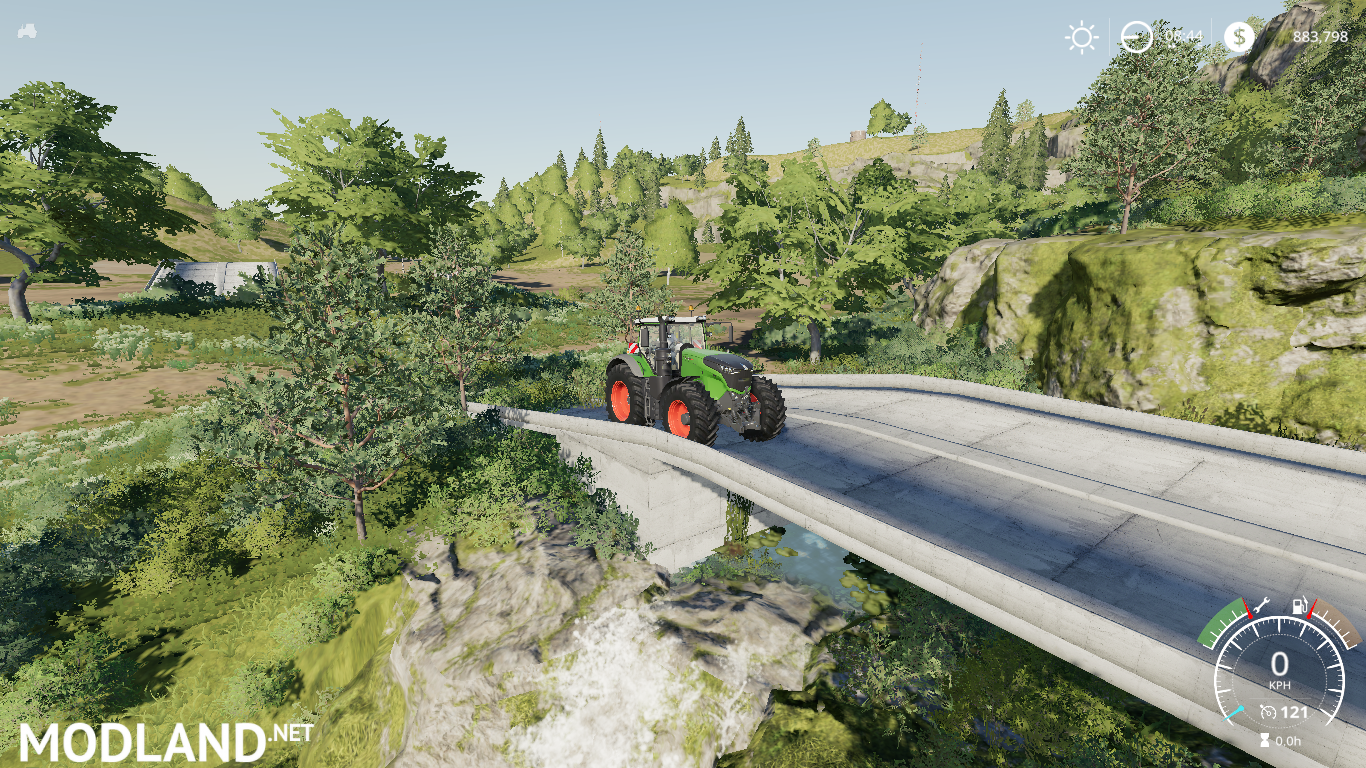Click the green vehicle condition gauge arc
Viewport: 1366px width, 768px height.
pos(1218,625)
